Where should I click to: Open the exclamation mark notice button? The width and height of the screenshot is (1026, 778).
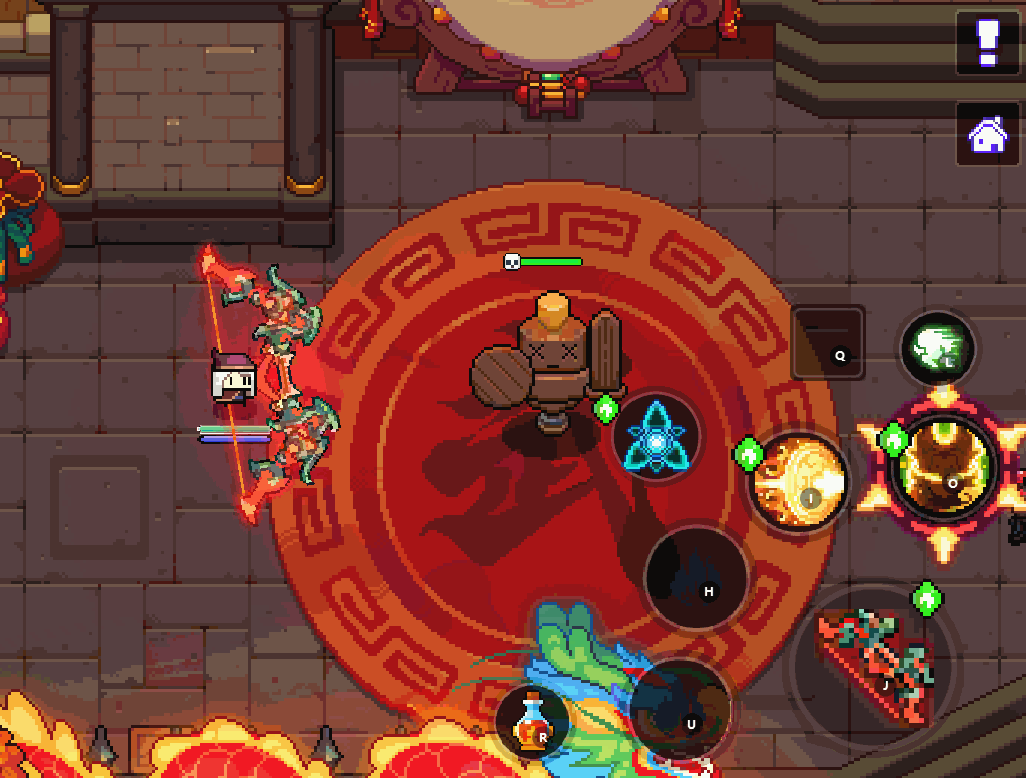click(x=988, y=44)
